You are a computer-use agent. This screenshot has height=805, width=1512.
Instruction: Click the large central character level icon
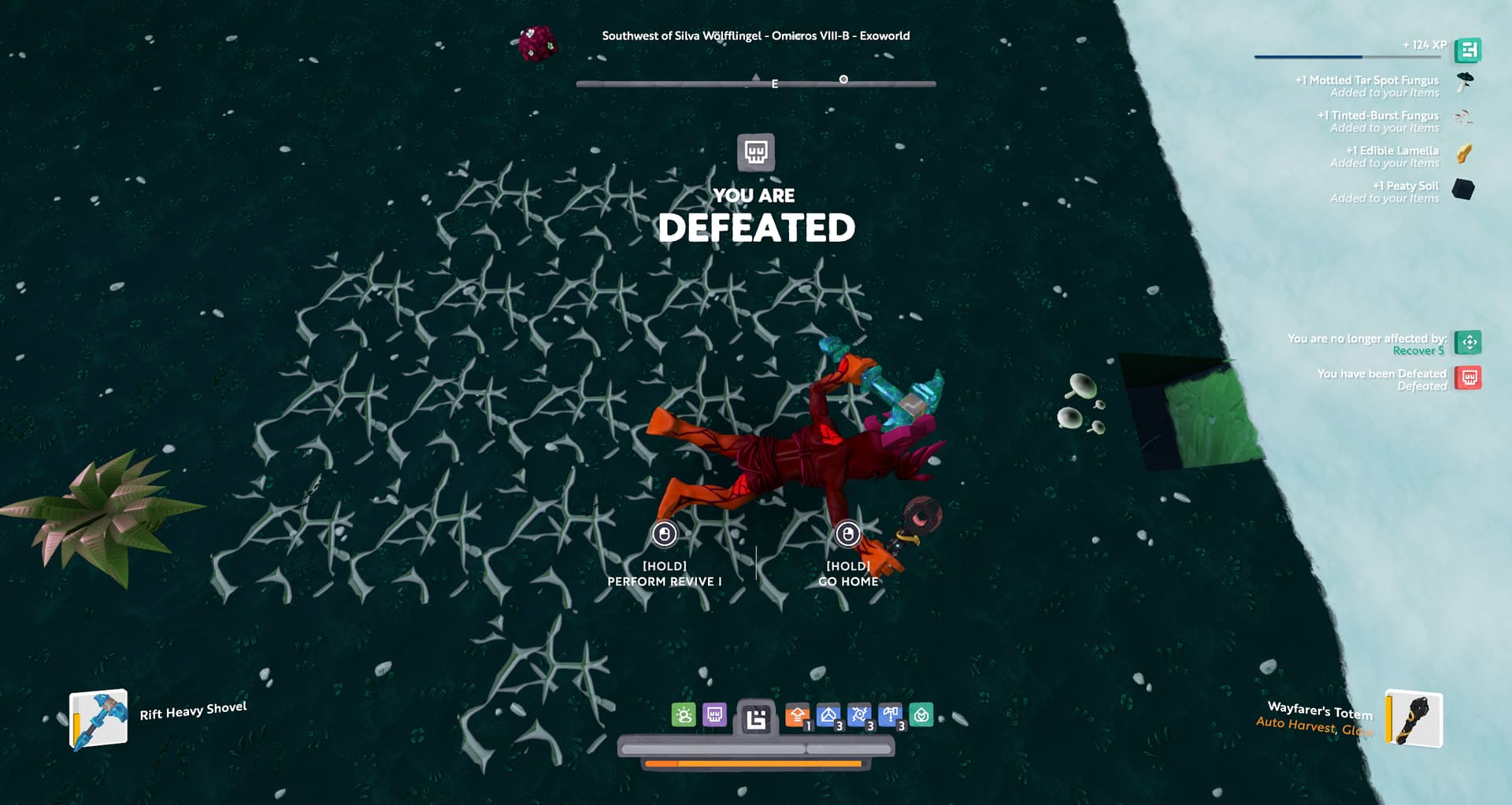click(x=756, y=718)
